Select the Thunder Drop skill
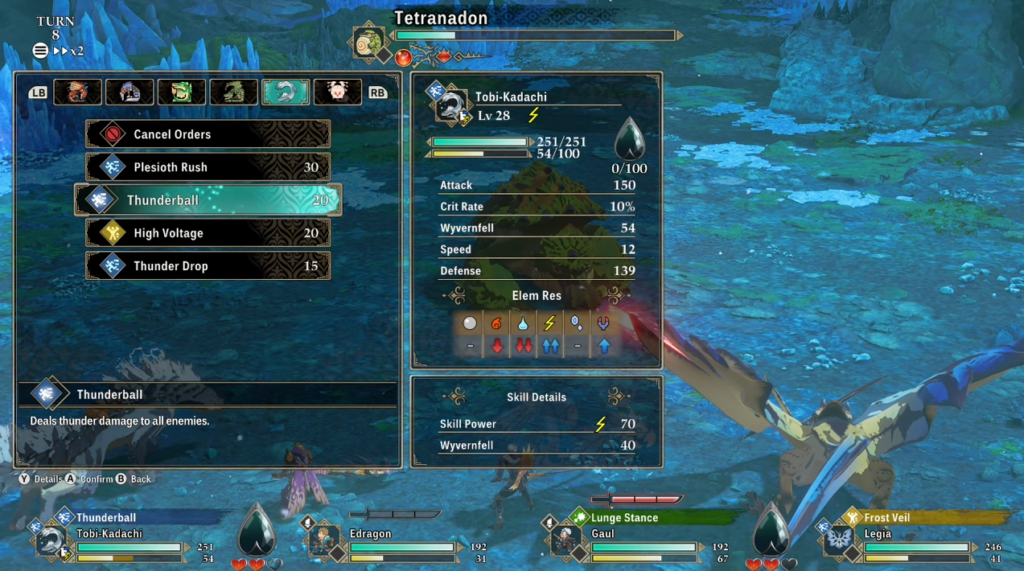This screenshot has height=571, width=1024. click(208, 266)
